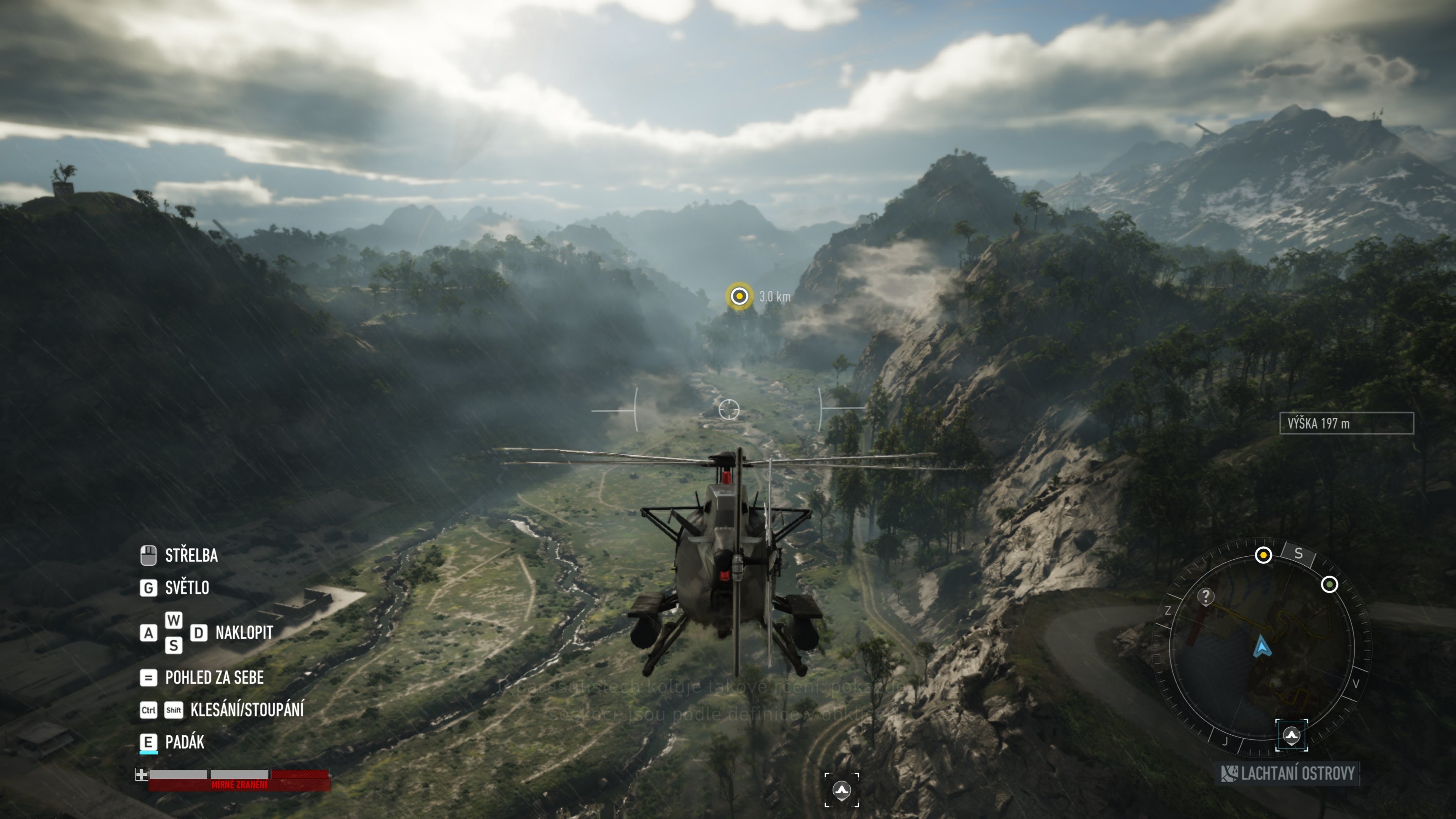Select the yellow objective marker showing 3.0 km
The image size is (1456, 819).
[739, 296]
